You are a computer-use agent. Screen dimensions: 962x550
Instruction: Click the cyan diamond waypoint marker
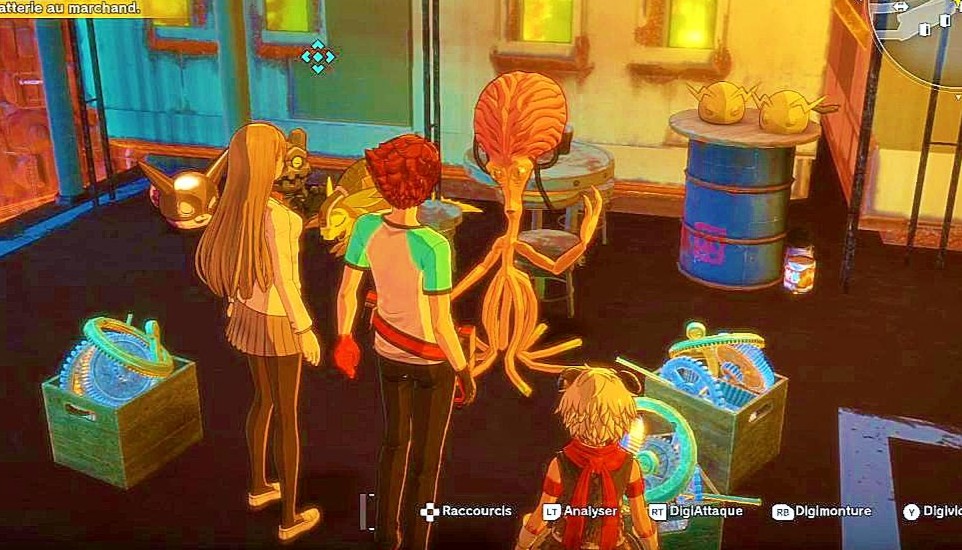pyautogui.click(x=318, y=56)
